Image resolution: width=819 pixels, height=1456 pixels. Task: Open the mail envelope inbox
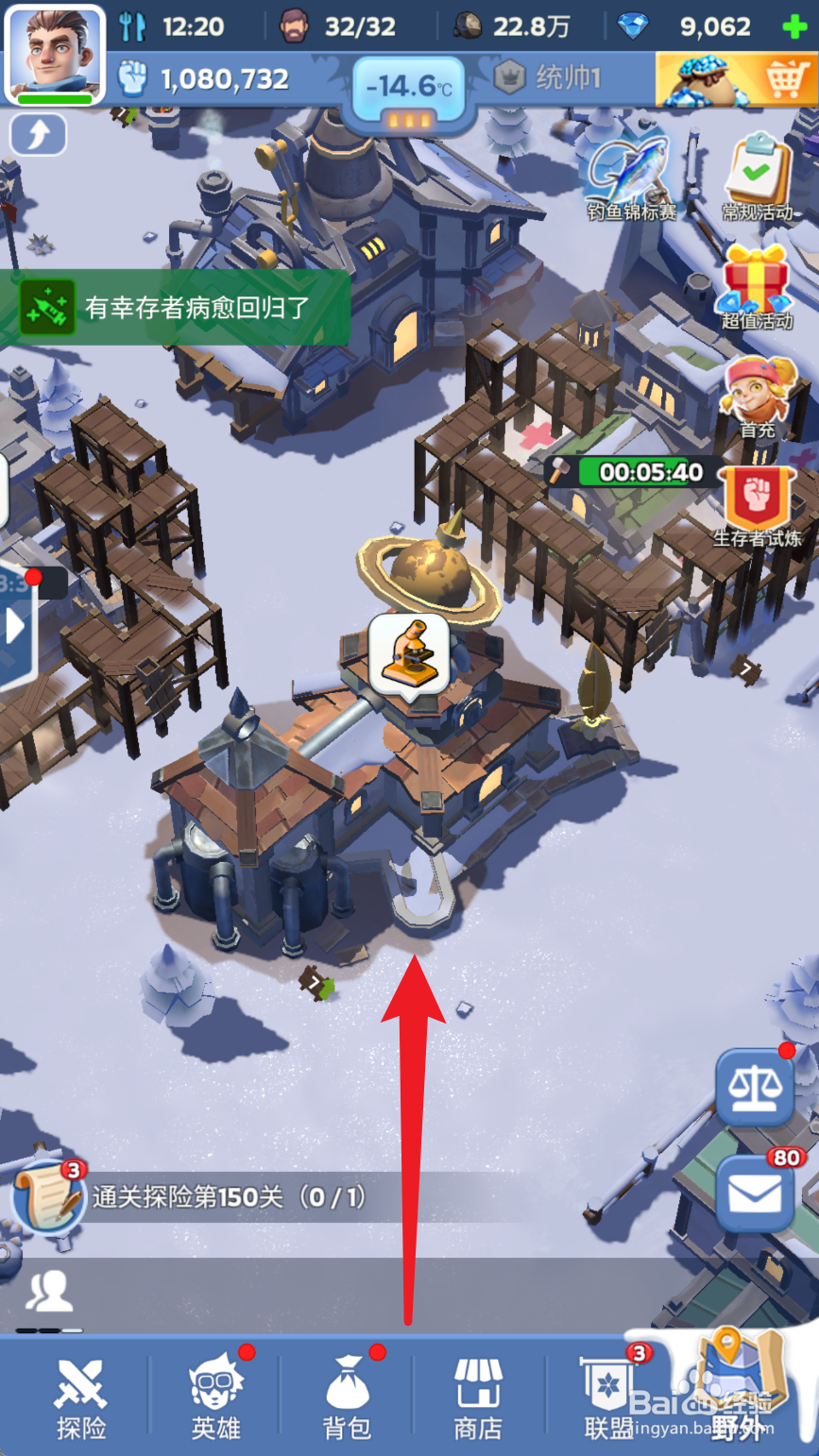[x=754, y=1194]
